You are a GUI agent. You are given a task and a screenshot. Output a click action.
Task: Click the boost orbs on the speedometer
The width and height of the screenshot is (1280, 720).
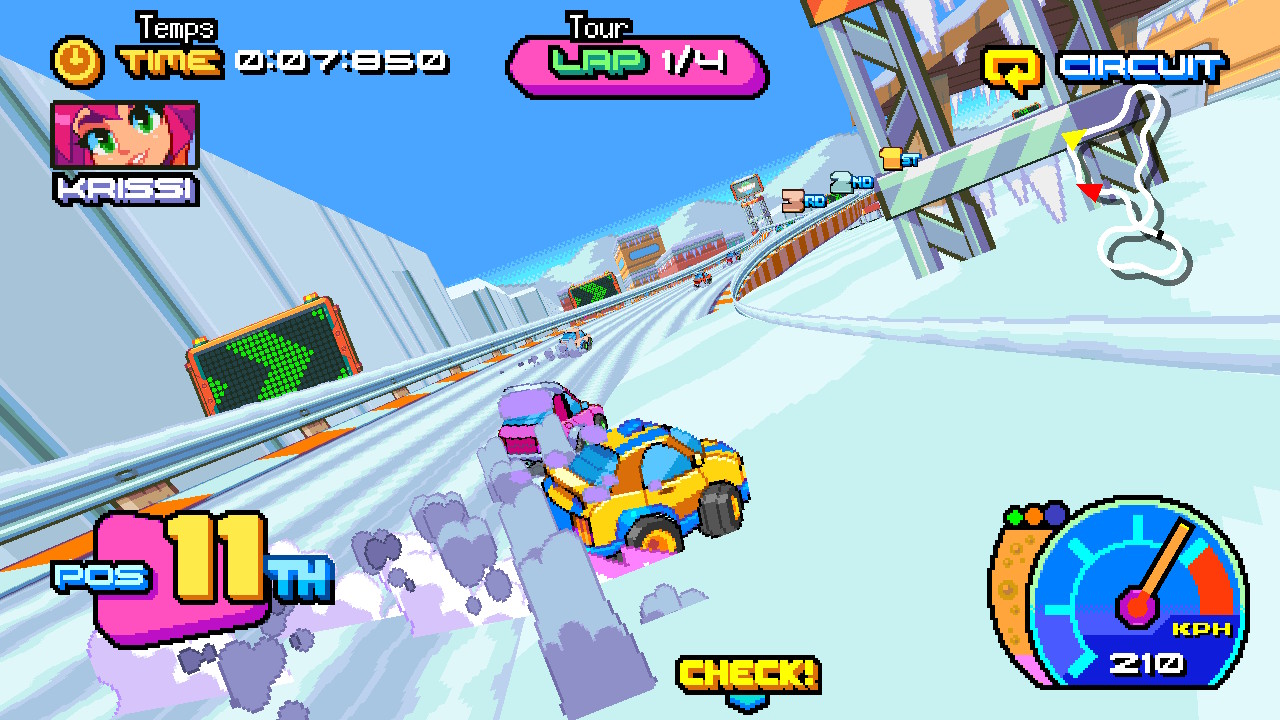tap(1034, 517)
